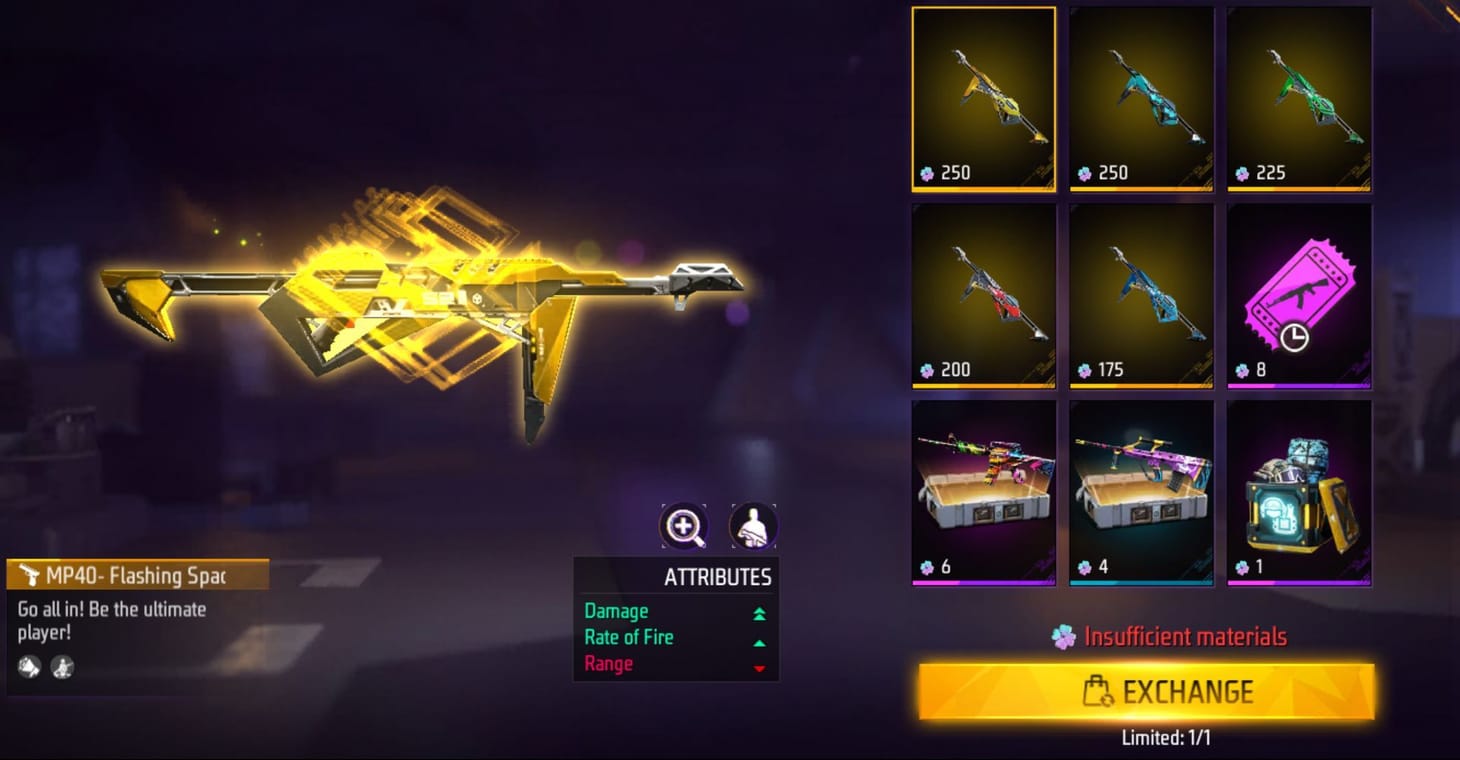Click the magnifier weapon zoom icon
The image size is (1460, 760).
tap(685, 524)
